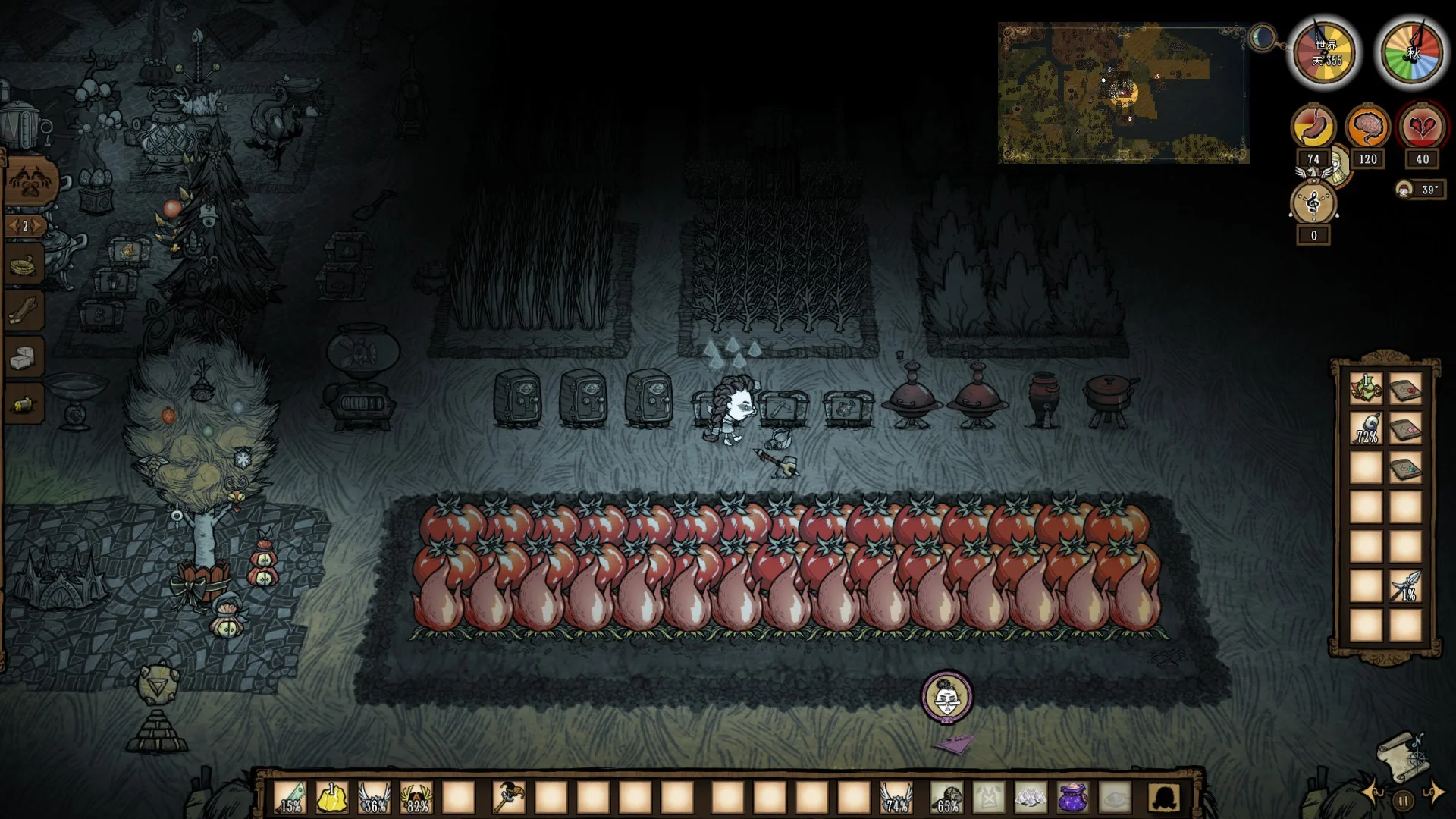This screenshot has height=819, width=1456.
Task: Pause the game
Action: [x=1404, y=800]
